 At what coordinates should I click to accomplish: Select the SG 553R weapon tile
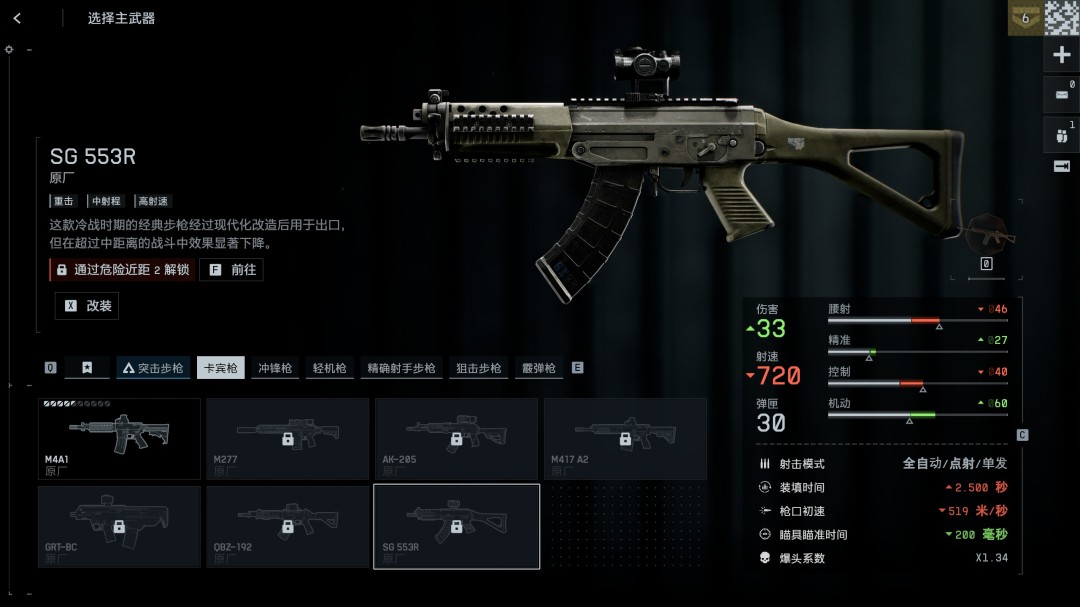(456, 526)
